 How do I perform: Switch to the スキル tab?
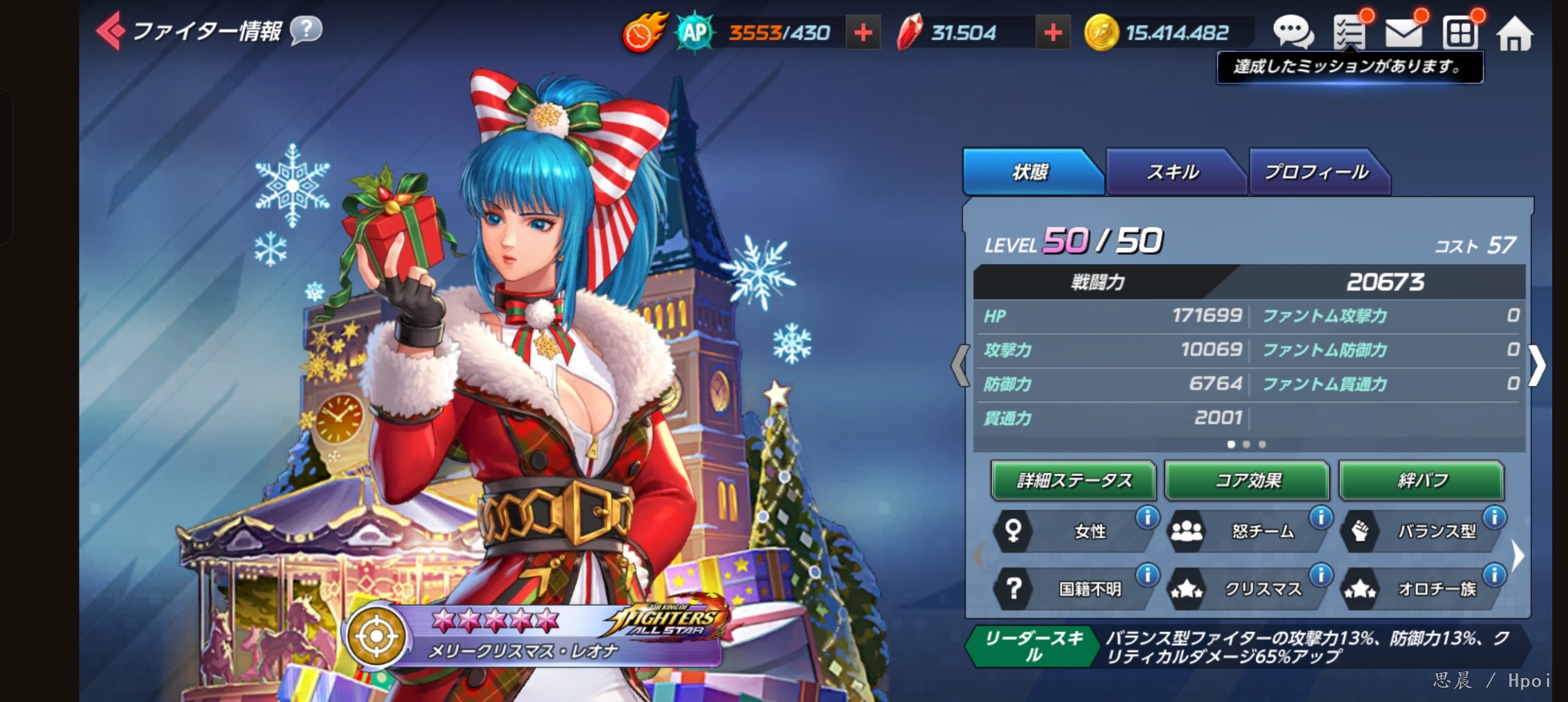[1172, 173]
